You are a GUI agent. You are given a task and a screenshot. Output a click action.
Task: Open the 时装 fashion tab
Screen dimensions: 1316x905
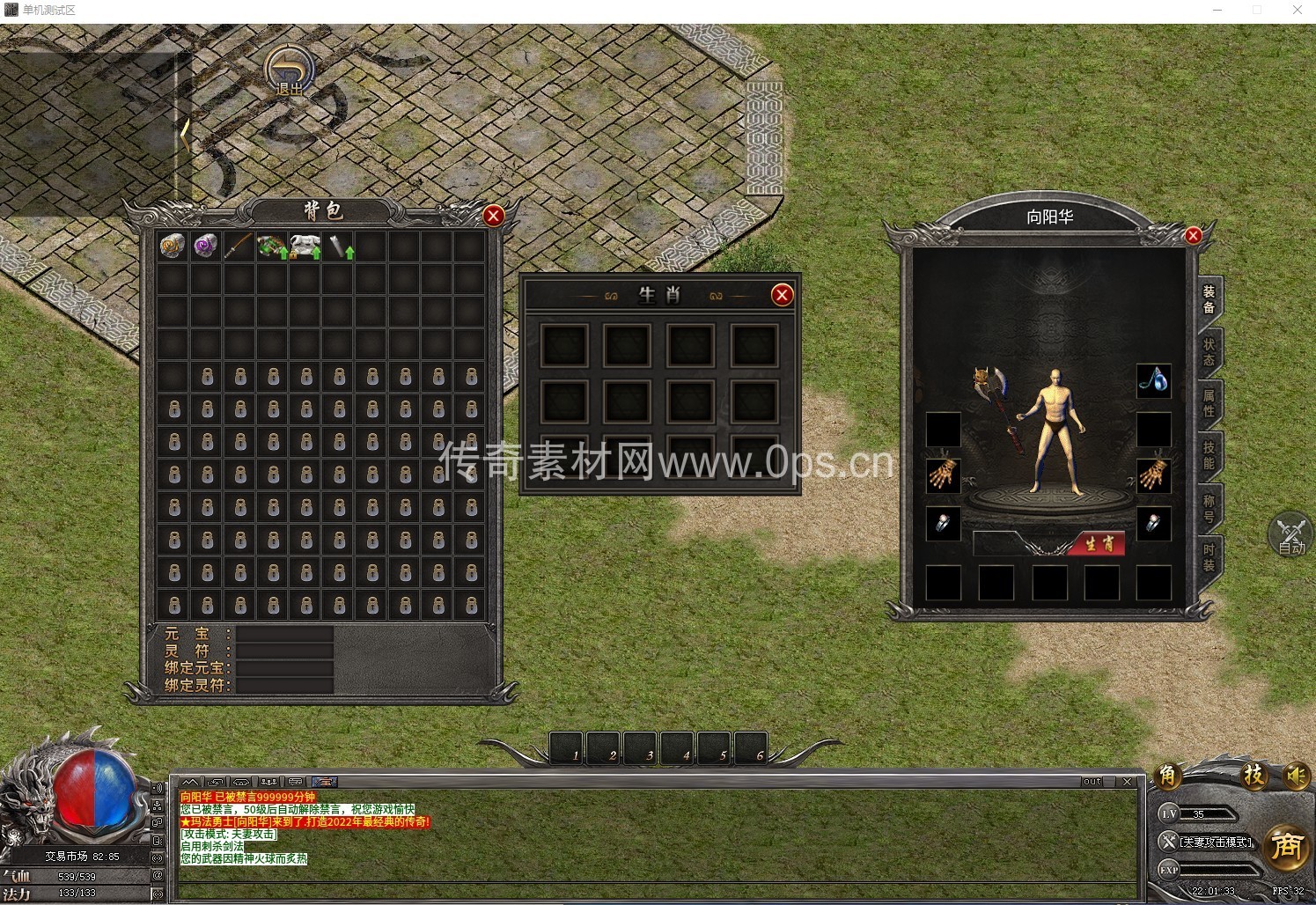(1209, 557)
